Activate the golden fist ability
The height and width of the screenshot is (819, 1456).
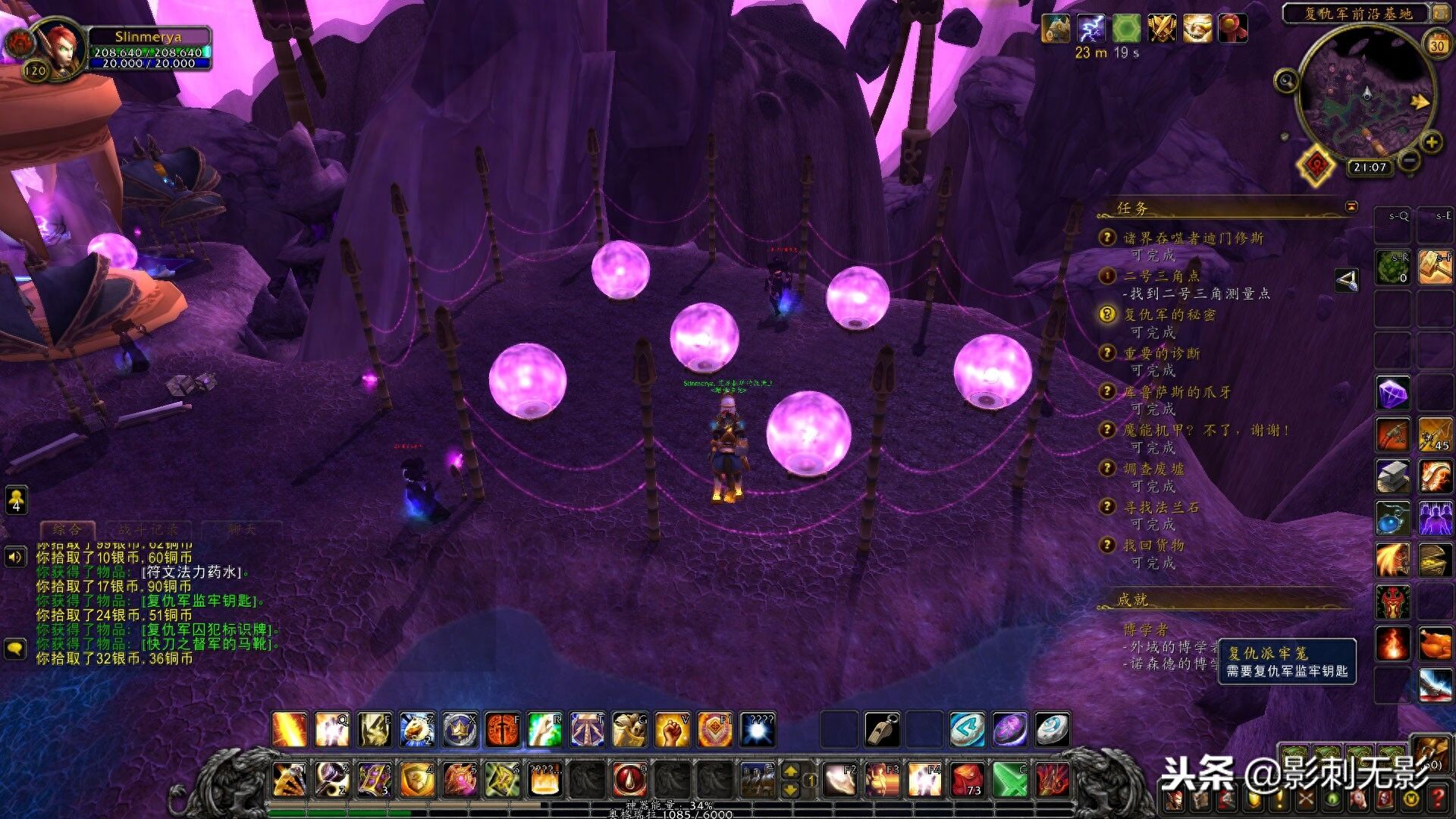[x=672, y=730]
